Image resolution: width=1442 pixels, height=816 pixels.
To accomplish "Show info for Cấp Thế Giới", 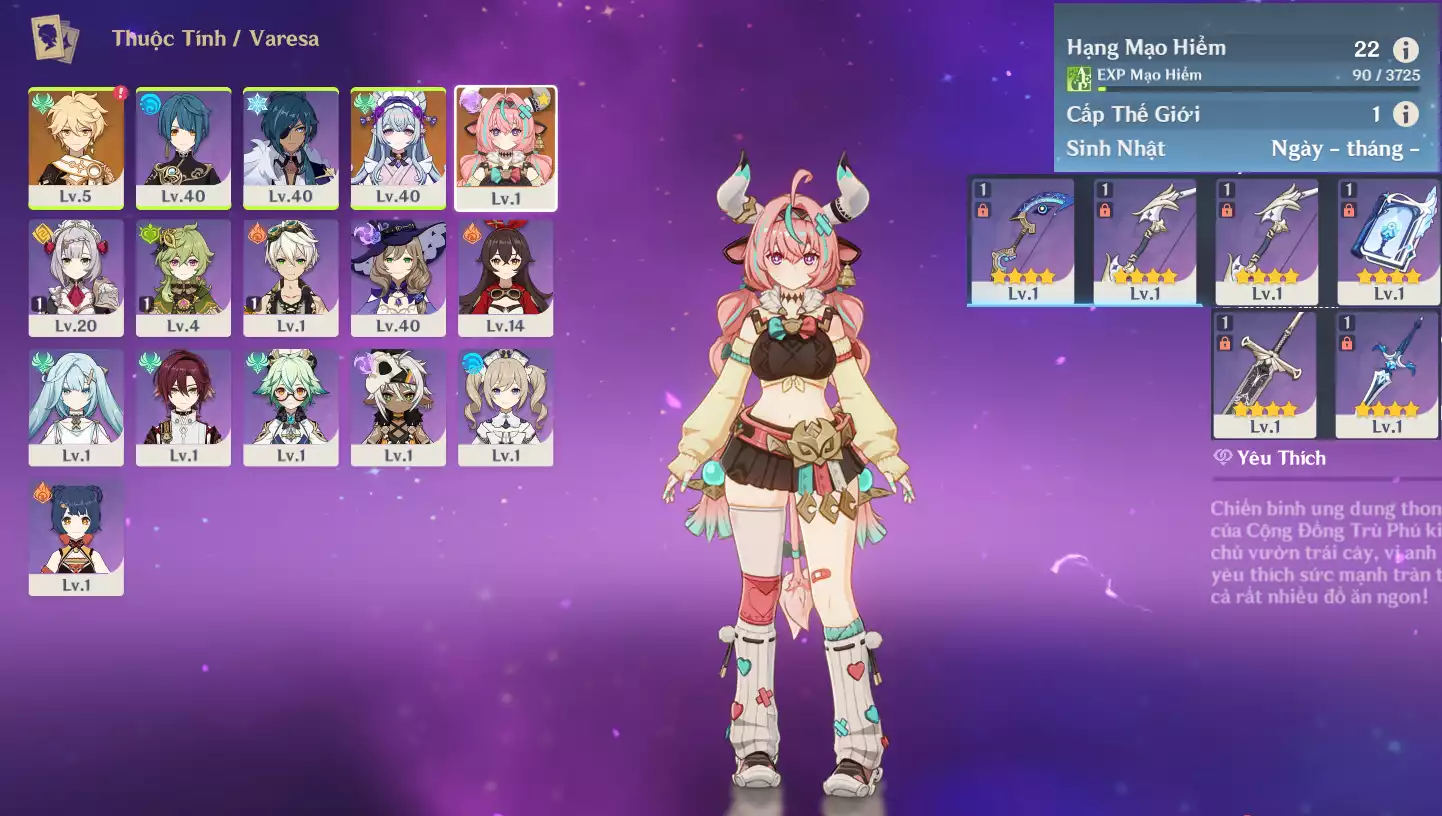I will [1406, 114].
